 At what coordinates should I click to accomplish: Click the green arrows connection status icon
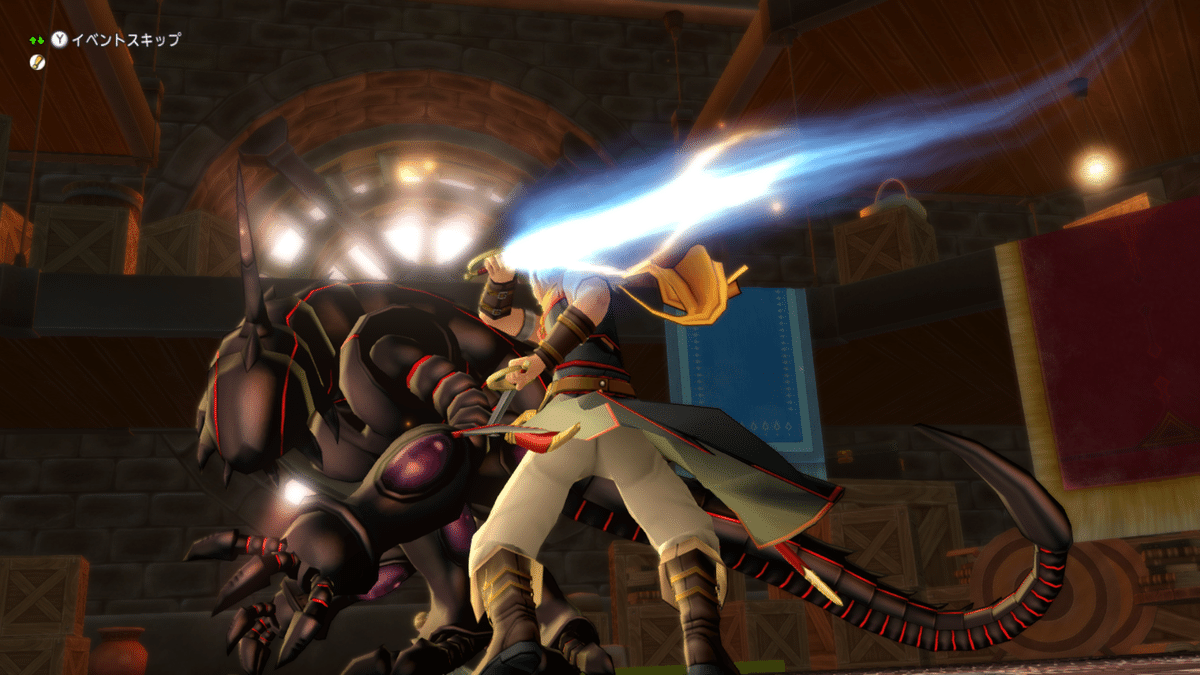pos(36,40)
